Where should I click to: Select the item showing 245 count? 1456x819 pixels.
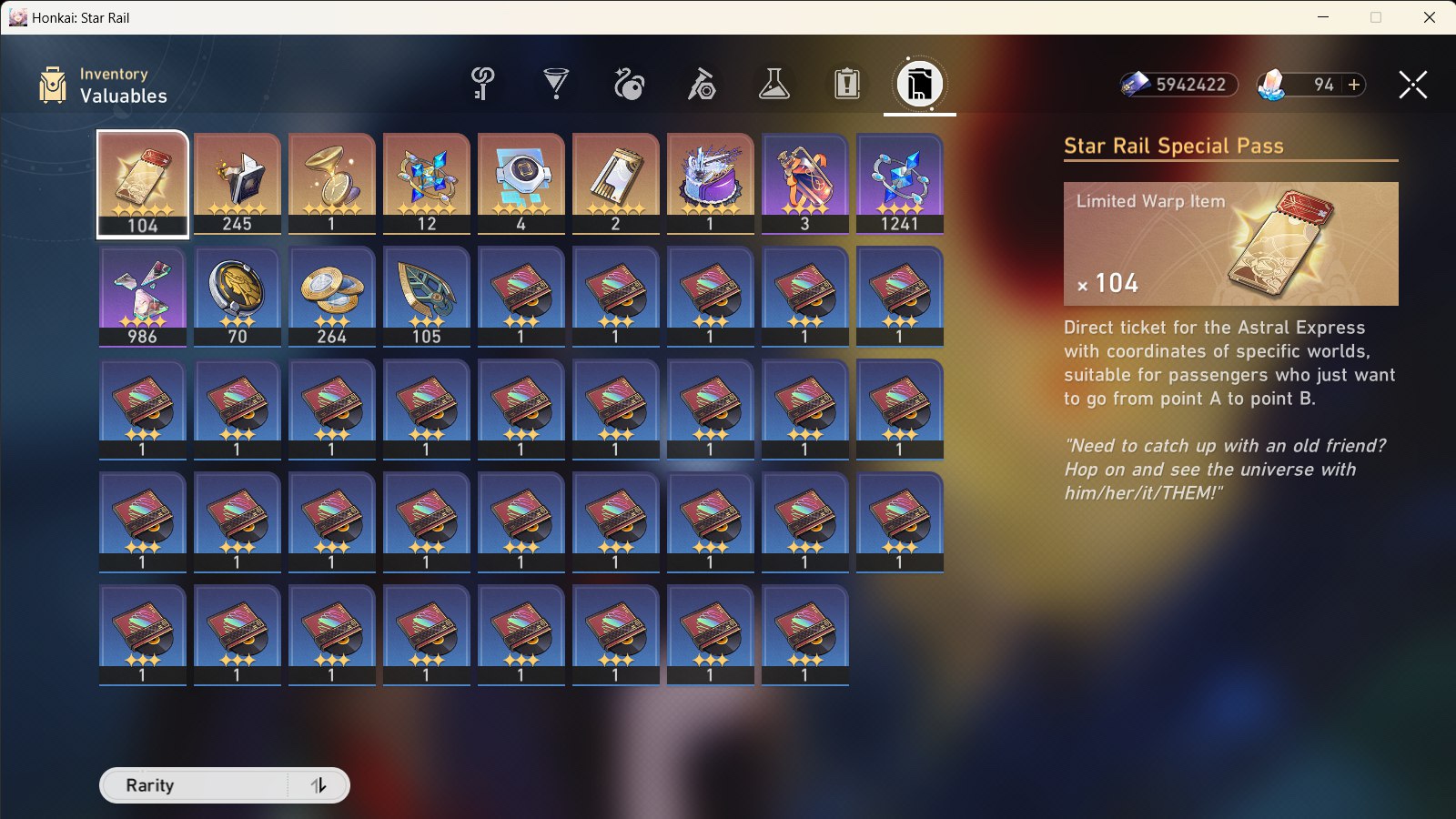pos(237,182)
